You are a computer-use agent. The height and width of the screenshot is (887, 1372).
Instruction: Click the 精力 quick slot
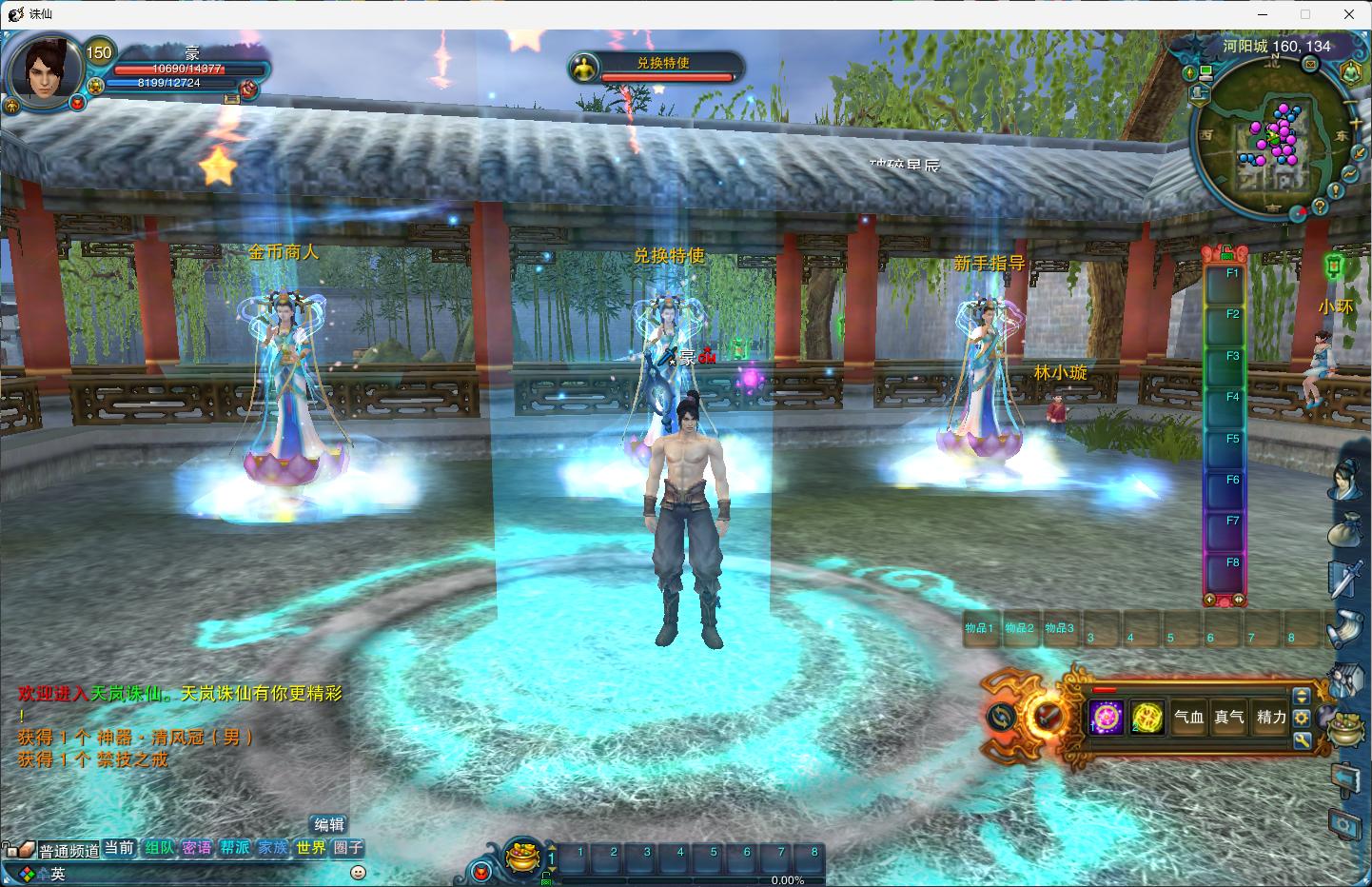[x=1271, y=717]
